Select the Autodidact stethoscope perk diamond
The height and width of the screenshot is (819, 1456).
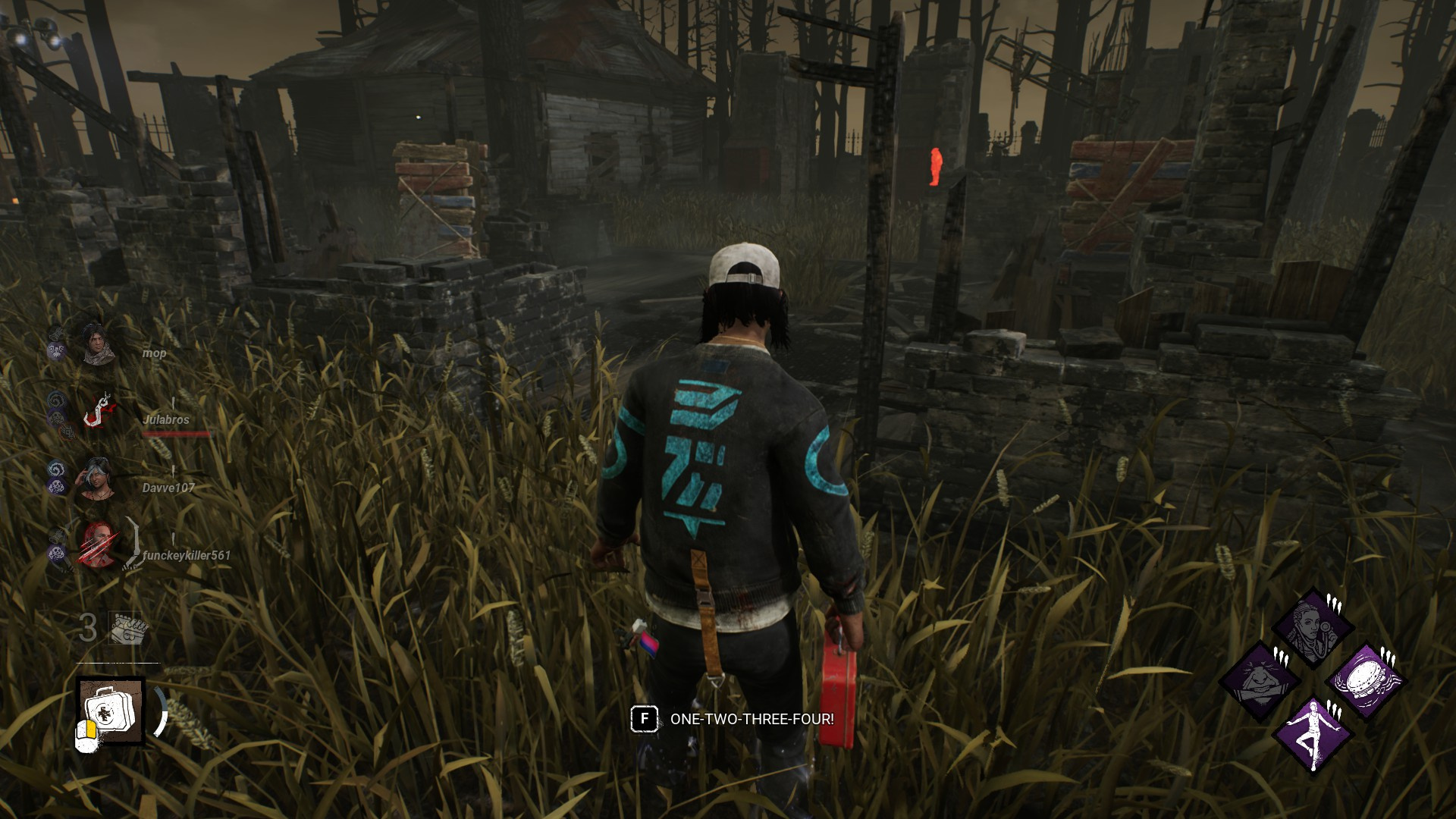coord(1314,624)
